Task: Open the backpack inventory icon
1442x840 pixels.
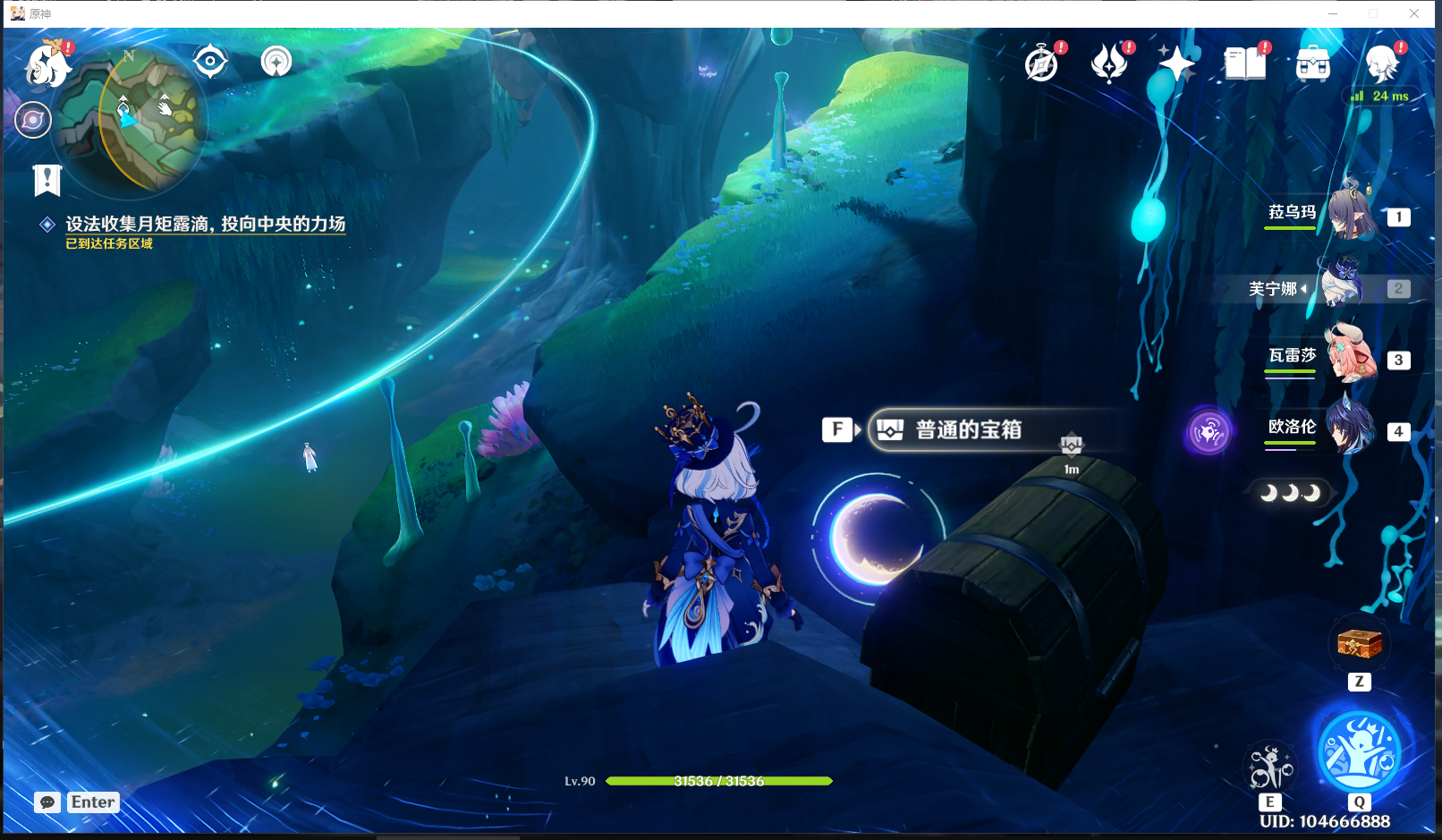Action: click(1313, 64)
